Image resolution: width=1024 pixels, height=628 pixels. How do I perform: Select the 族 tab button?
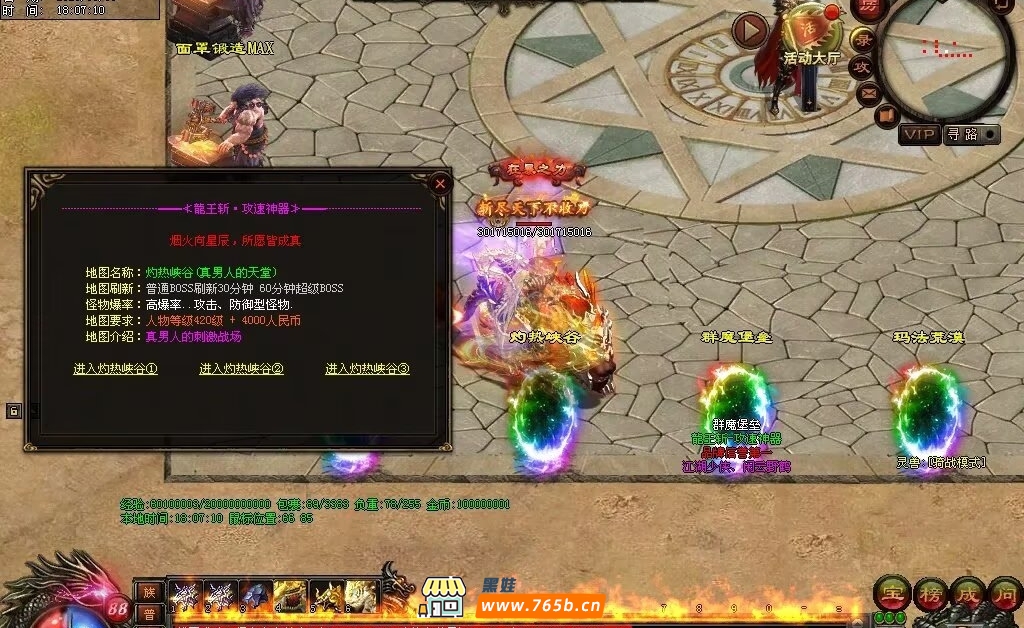[x=148, y=591]
